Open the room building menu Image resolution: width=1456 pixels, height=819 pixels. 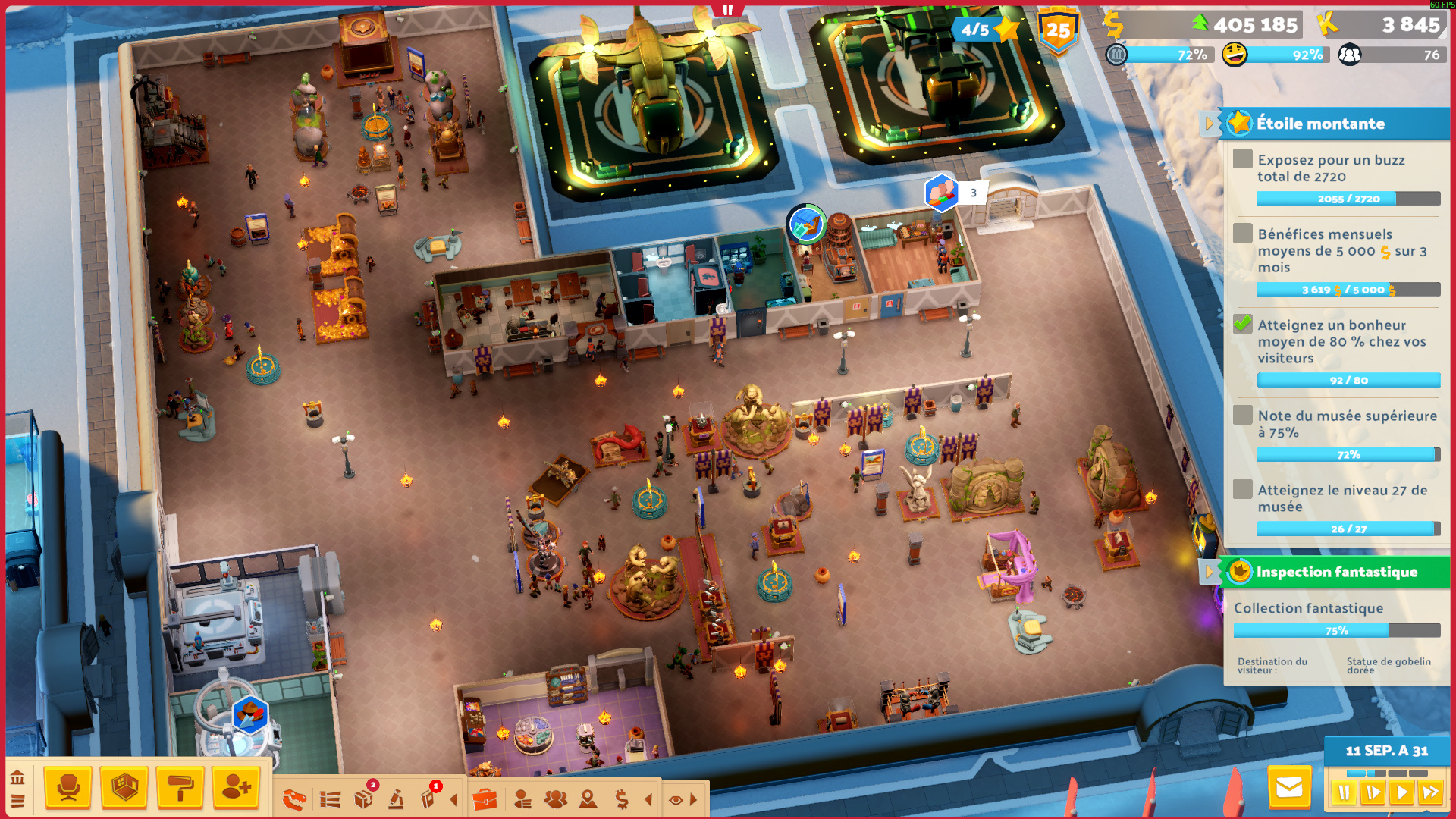pos(124,788)
